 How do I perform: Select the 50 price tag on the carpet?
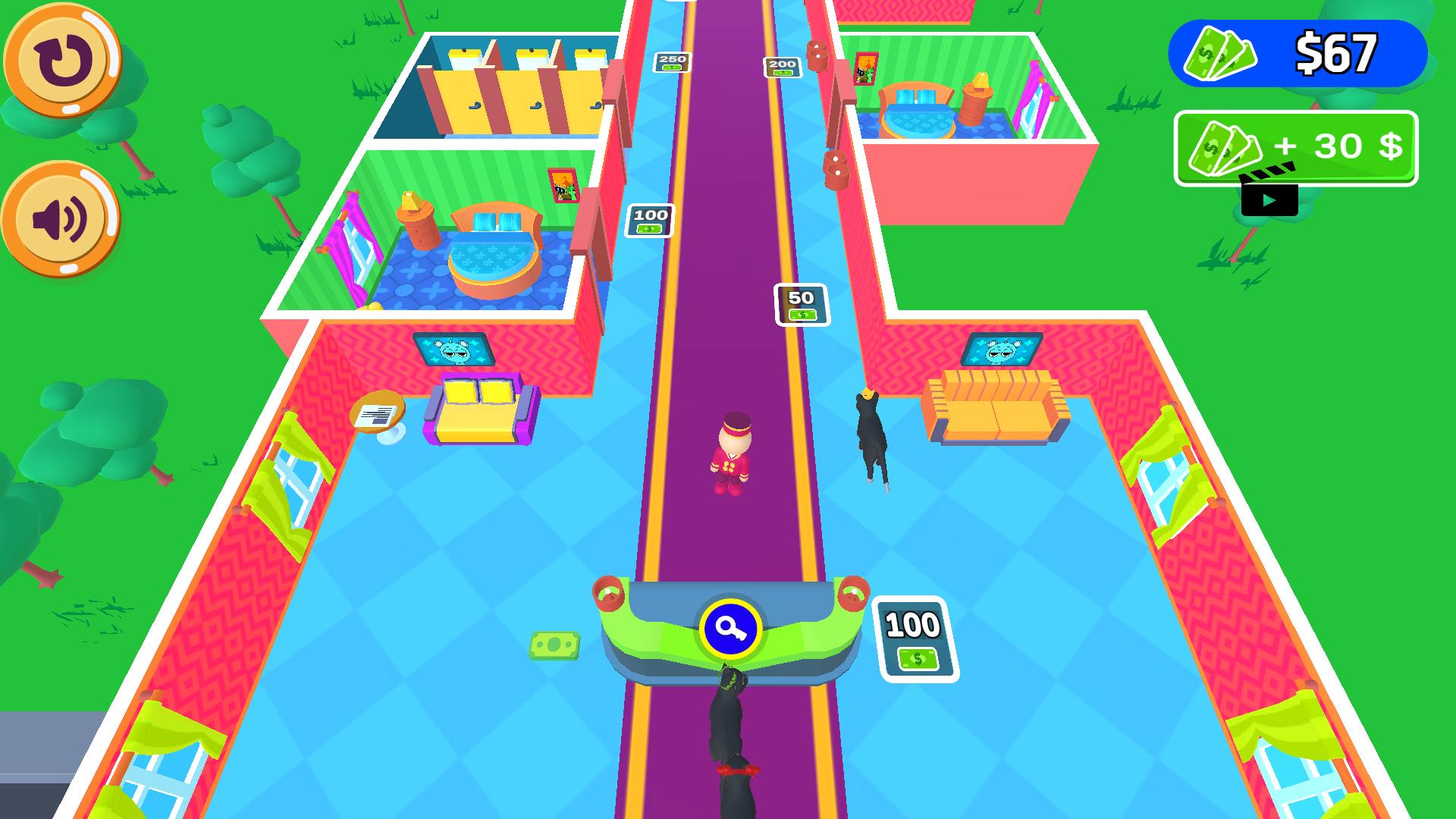coord(800,303)
